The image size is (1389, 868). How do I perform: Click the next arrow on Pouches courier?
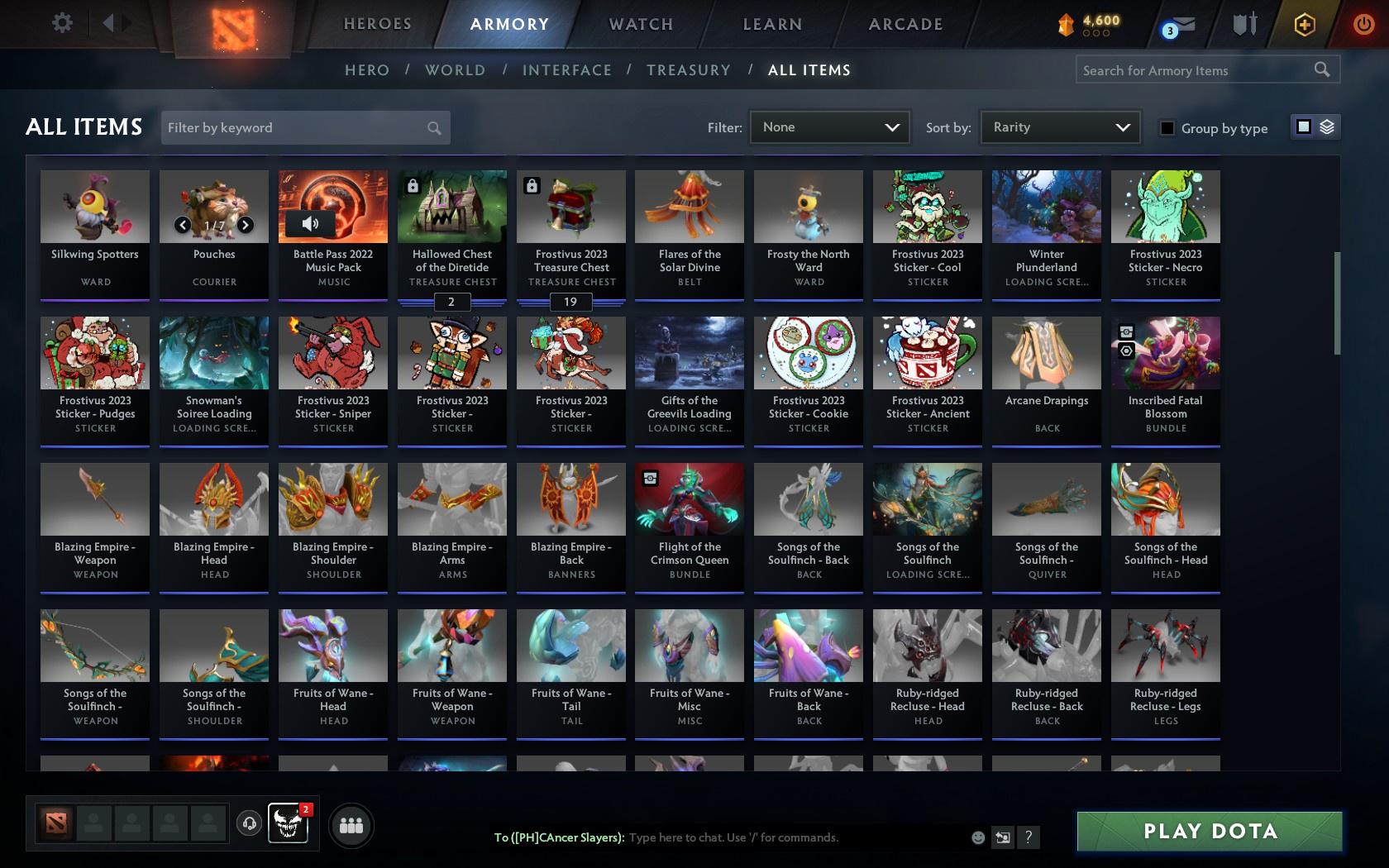tap(246, 224)
